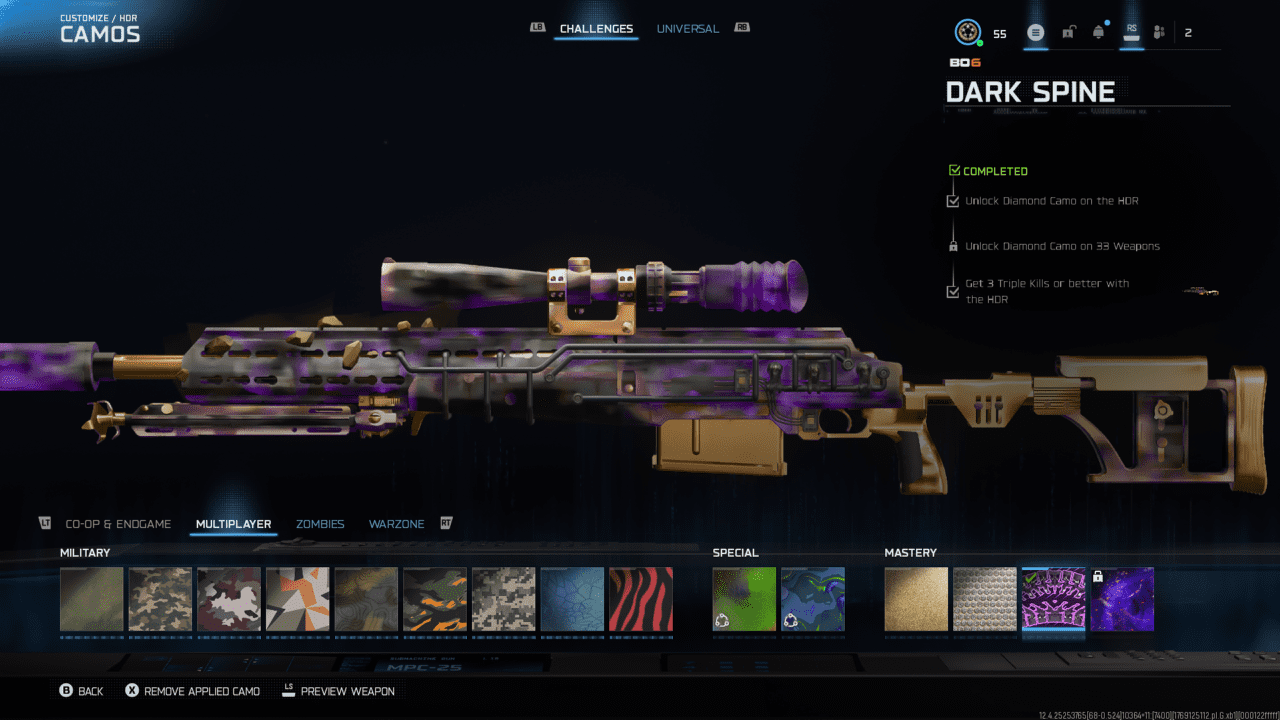Select the orange and white geometric camo
Image resolution: width=1280 pixels, height=720 pixels.
(x=297, y=599)
